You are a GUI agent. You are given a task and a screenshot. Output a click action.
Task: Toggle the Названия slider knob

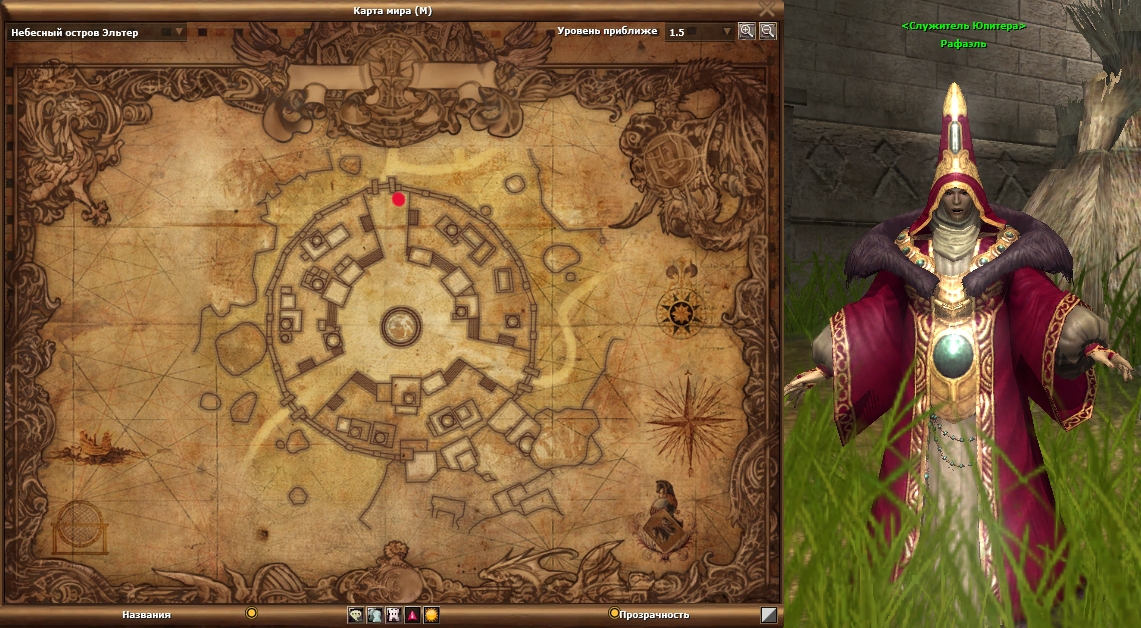coord(252,613)
